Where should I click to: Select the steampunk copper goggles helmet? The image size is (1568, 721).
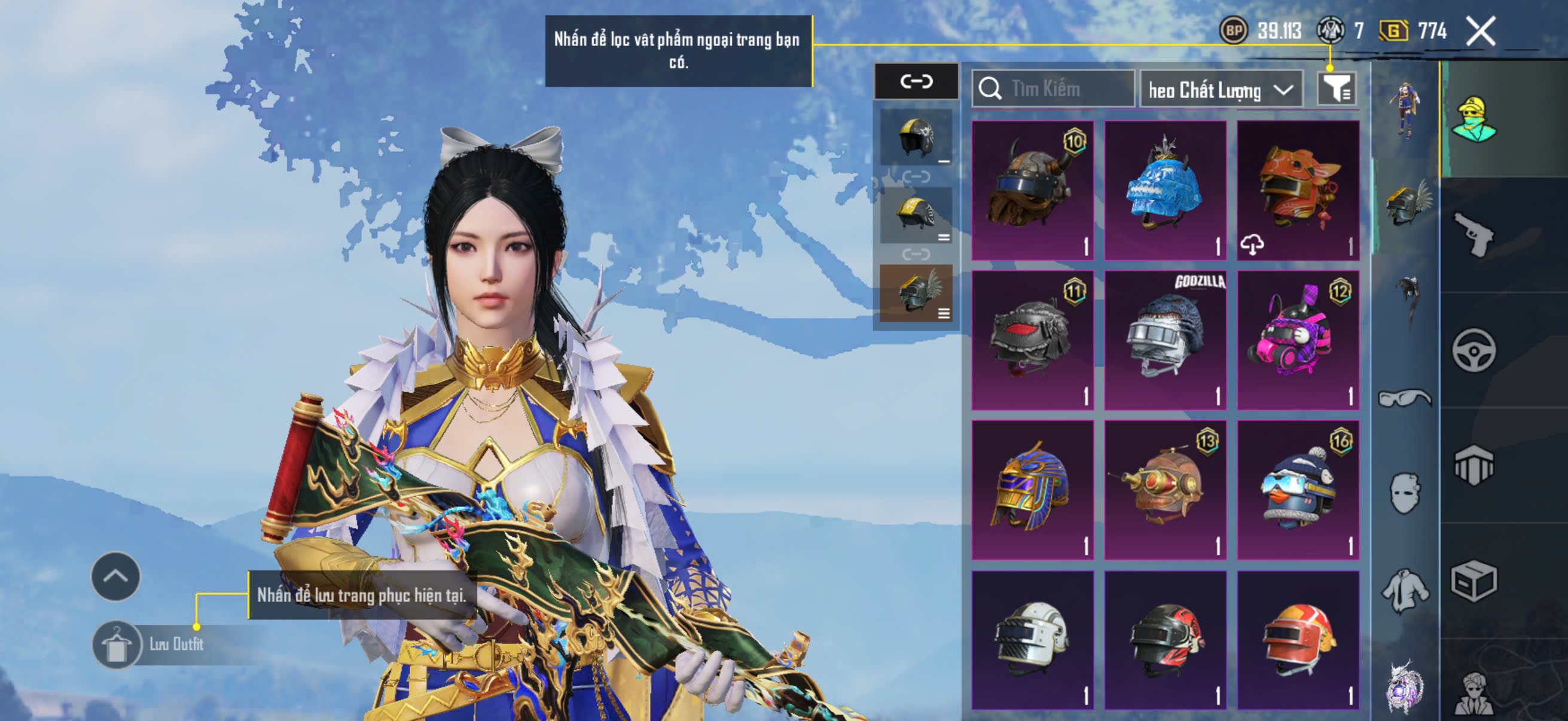[1165, 490]
